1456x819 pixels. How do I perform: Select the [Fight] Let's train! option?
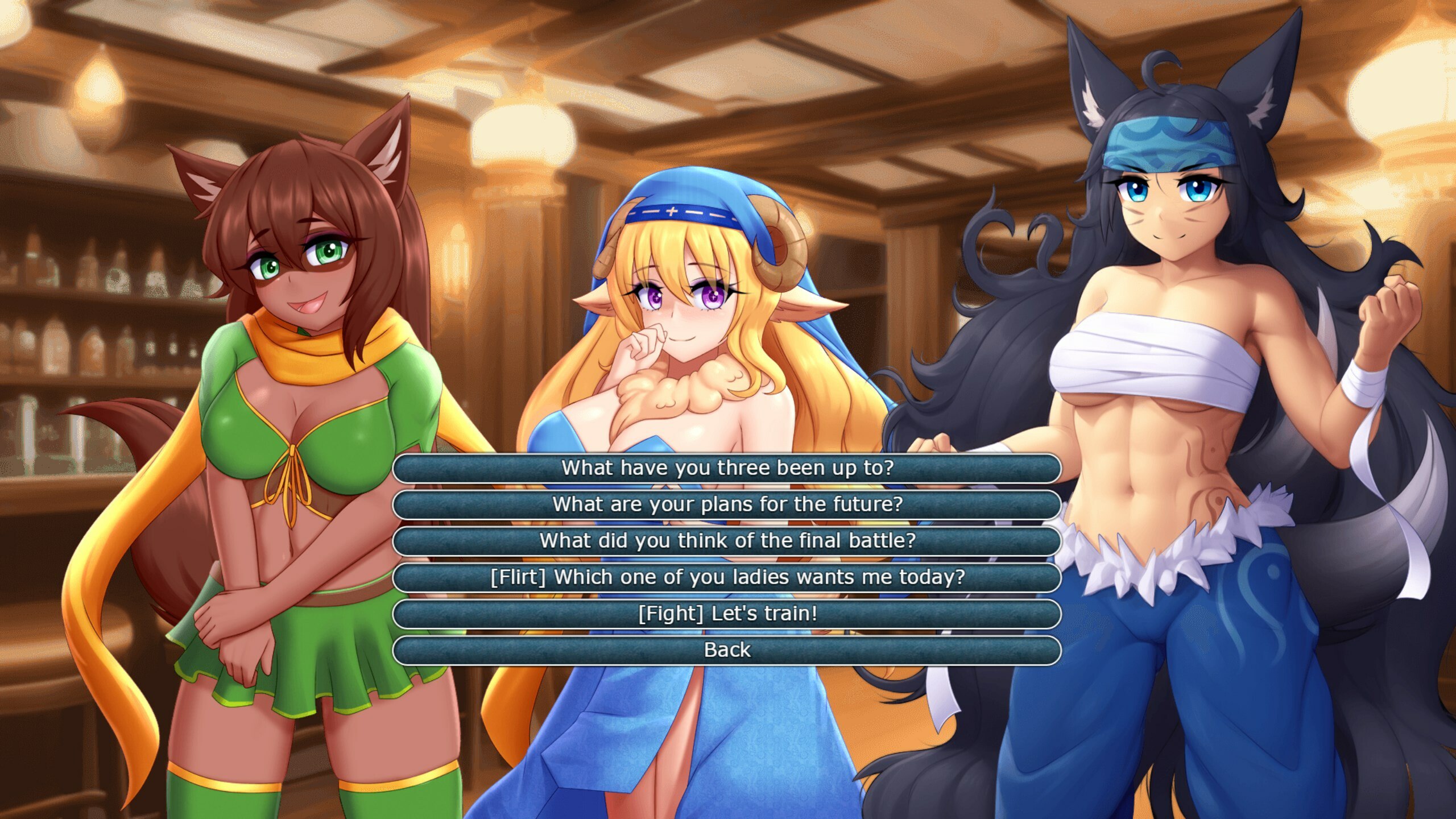728,615
